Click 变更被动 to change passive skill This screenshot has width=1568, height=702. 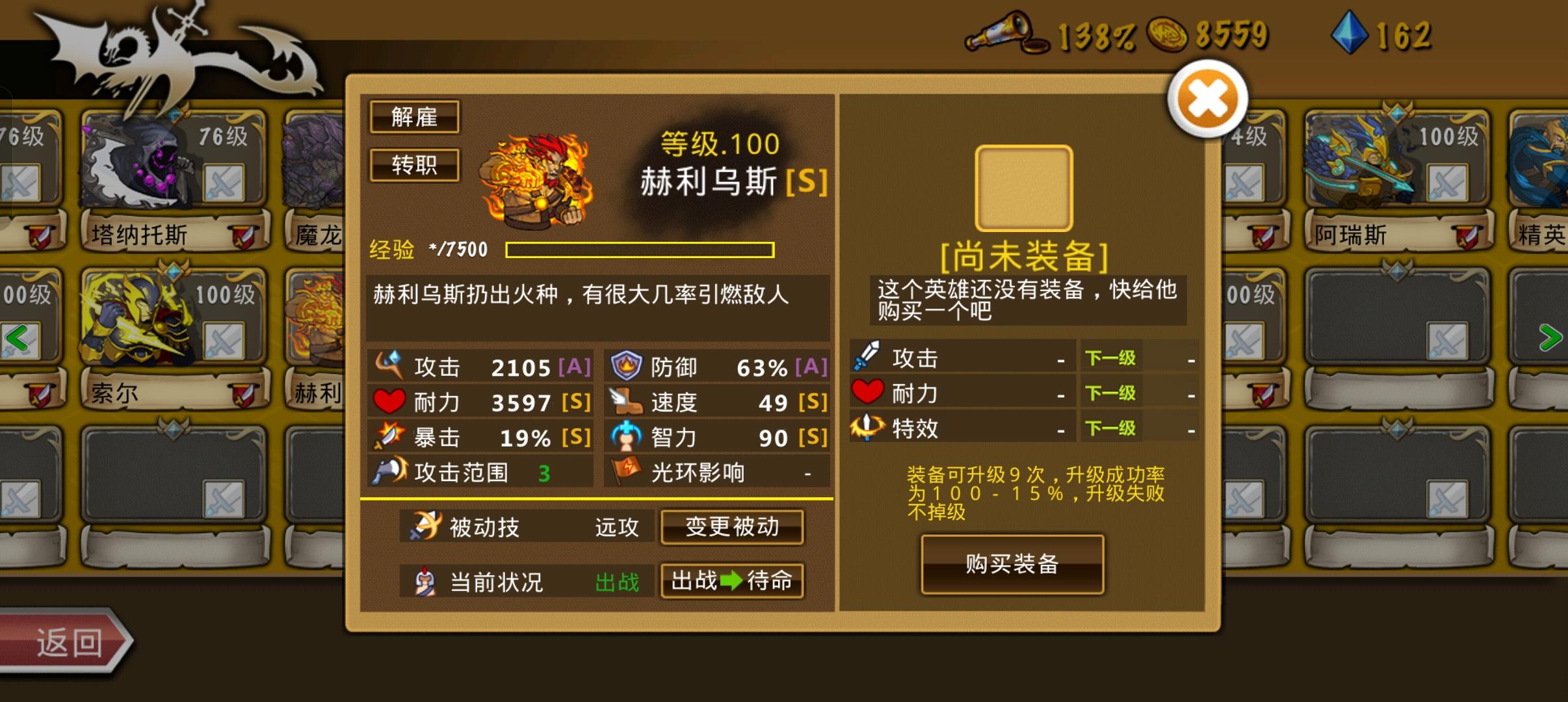[732, 528]
